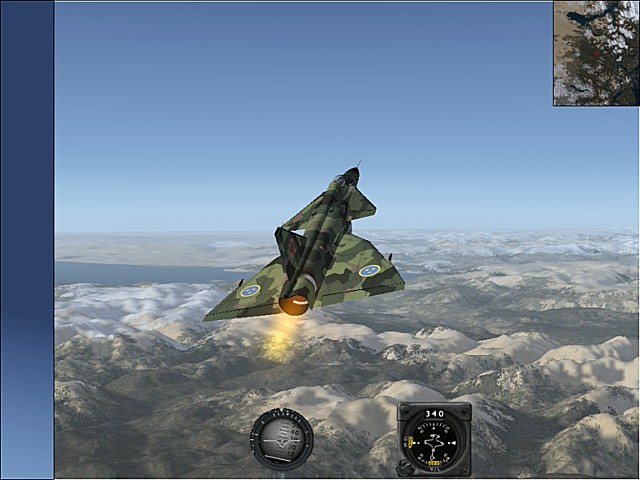Viewport: 640px width, 480px height.
Task: Click the heading indicator instrument
Action: point(434,439)
